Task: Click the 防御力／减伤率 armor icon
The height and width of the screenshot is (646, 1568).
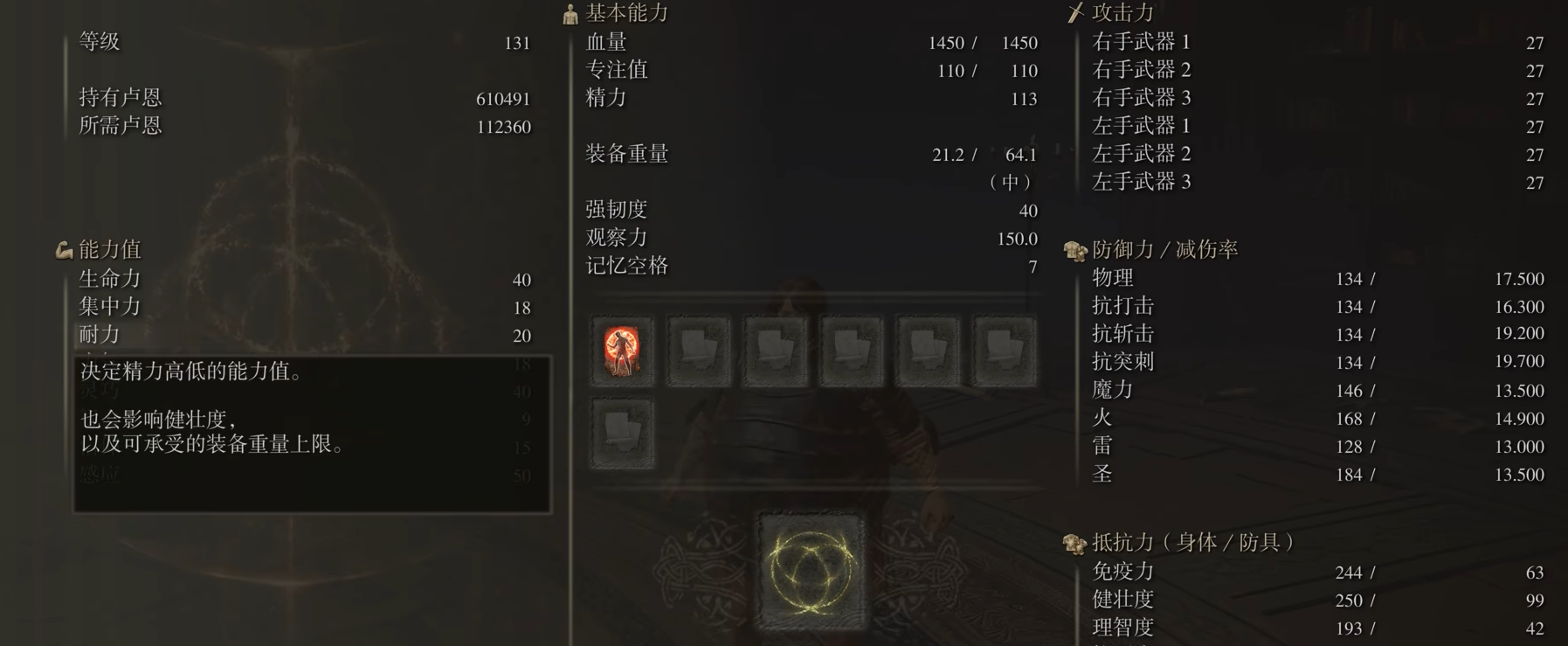Action: pos(1073,247)
